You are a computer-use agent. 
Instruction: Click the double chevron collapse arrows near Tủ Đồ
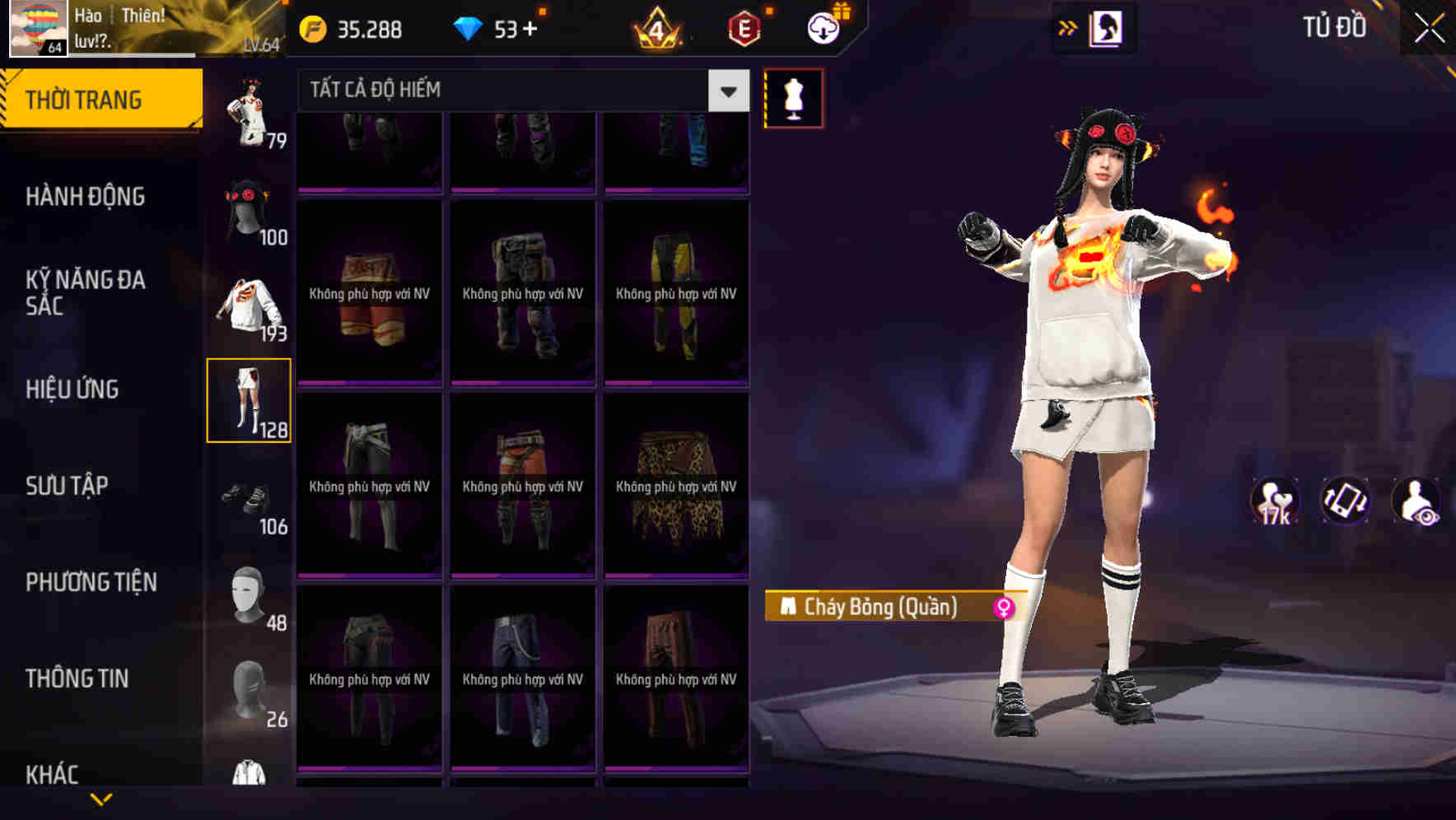tap(1068, 27)
